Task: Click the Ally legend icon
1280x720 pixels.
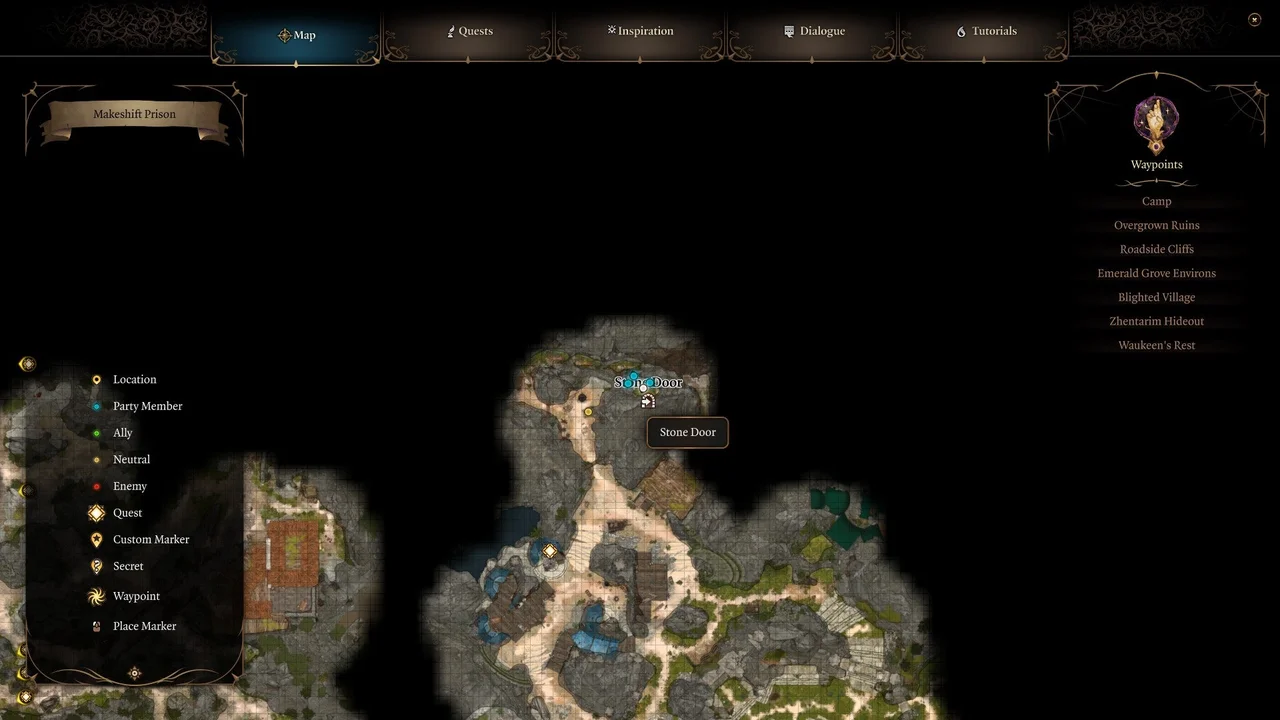Action: coord(96,432)
